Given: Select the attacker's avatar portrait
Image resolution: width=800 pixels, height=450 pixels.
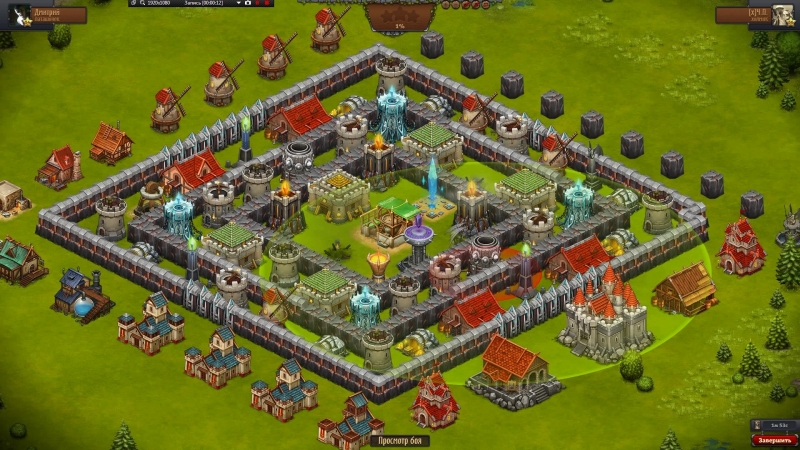Looking at the screenshot, I should tap(17, 14).
